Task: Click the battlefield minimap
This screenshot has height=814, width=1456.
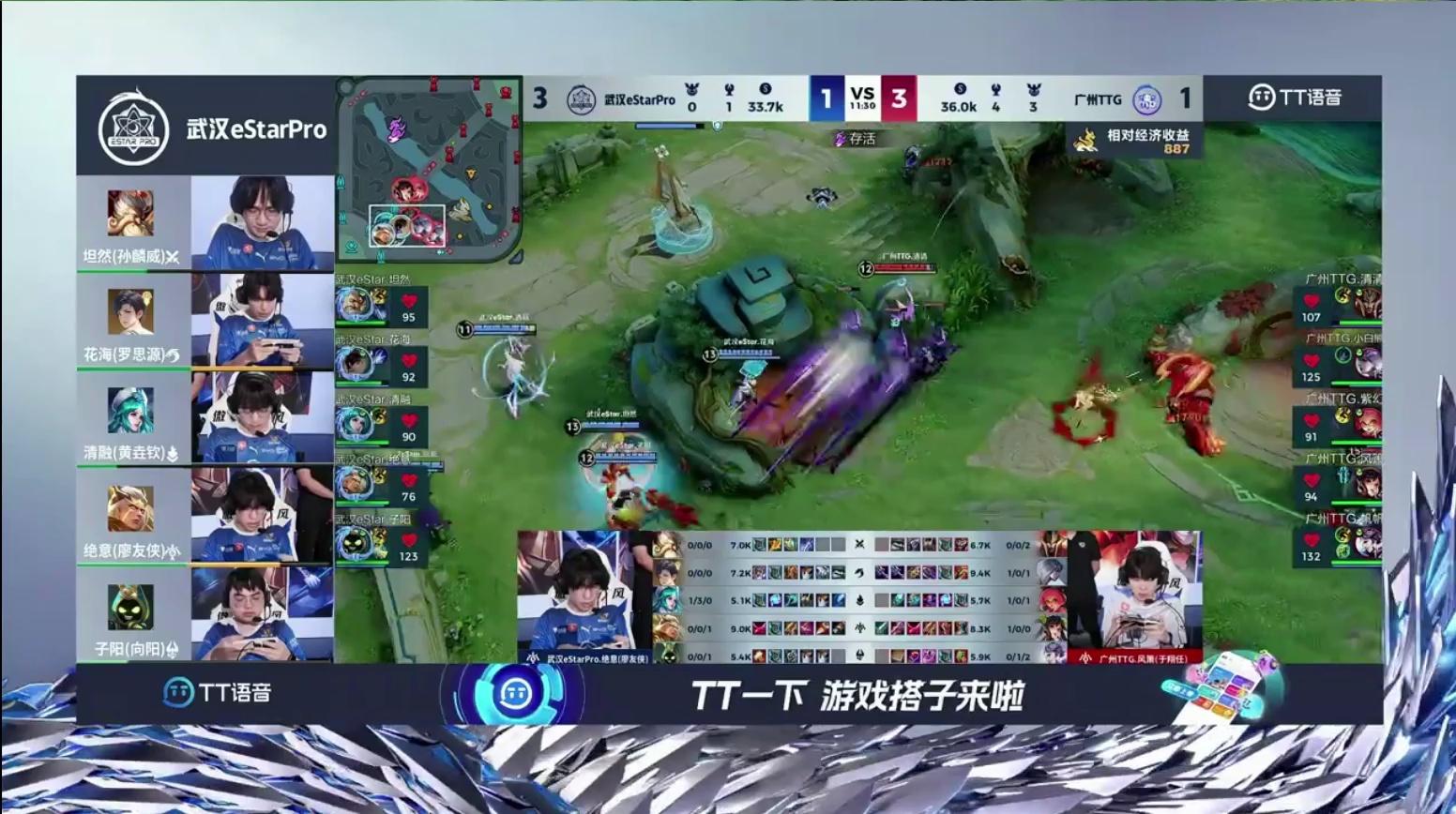Action: [x=430, y=169]
